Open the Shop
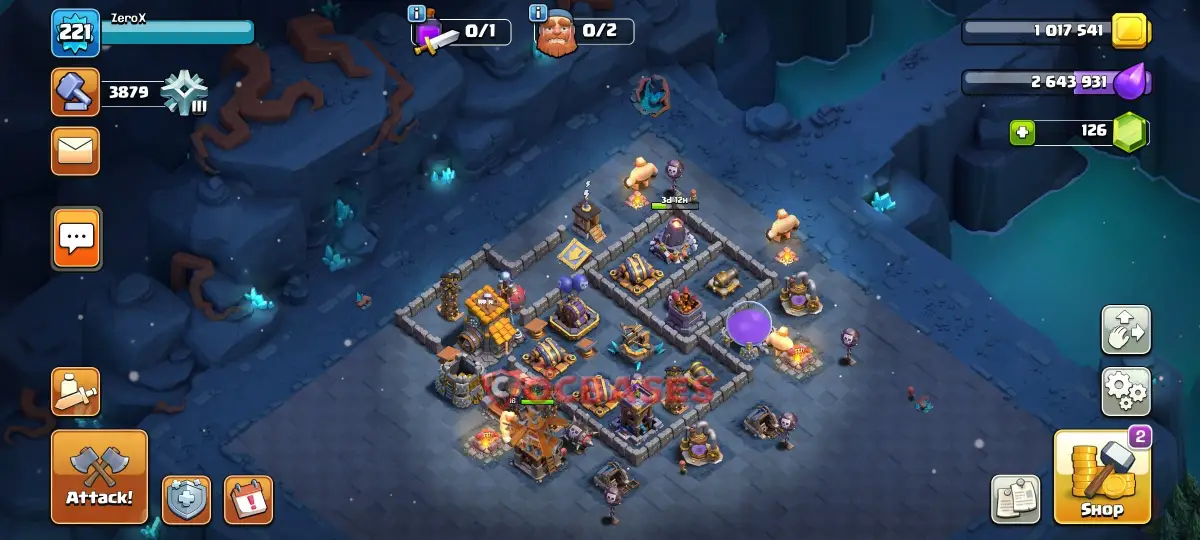Screen dimensions: 1200x540 [x=1102, y=477]
